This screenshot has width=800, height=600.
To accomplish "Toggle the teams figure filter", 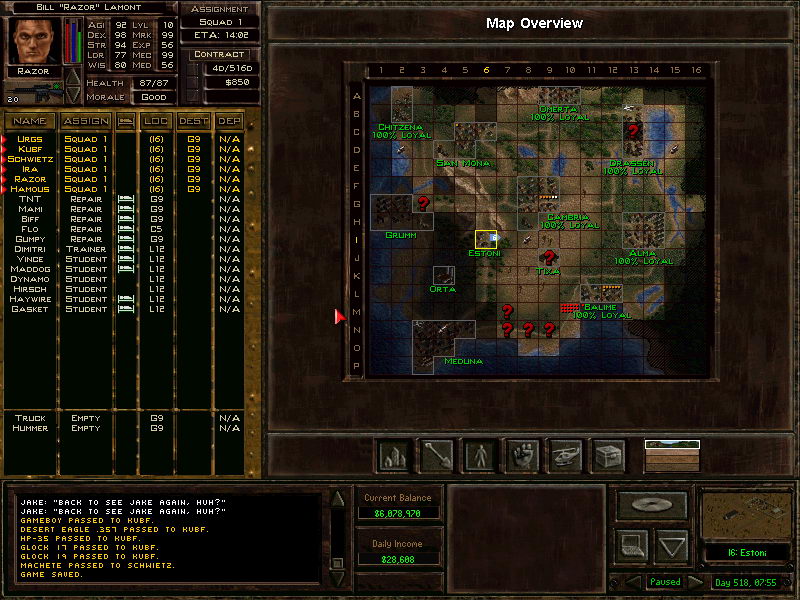I will point(479,456).
